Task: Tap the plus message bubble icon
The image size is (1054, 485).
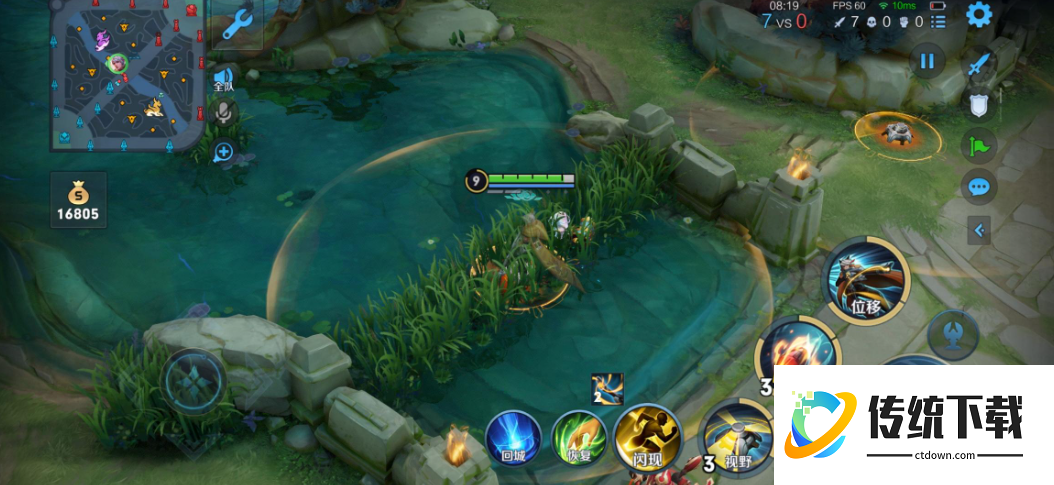Action: click(x=224, y=152)
